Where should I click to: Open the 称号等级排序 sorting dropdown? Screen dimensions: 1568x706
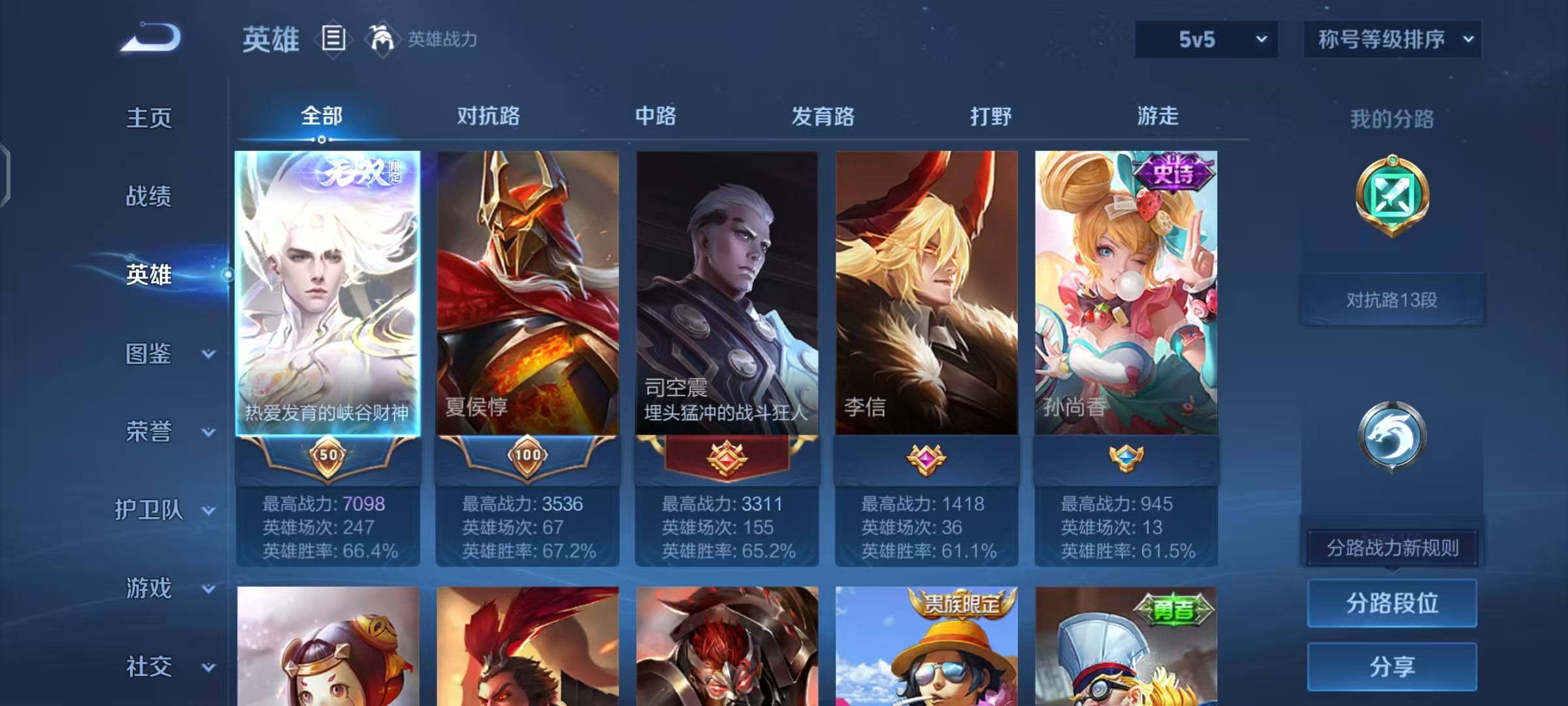[x=1392, y=39]
